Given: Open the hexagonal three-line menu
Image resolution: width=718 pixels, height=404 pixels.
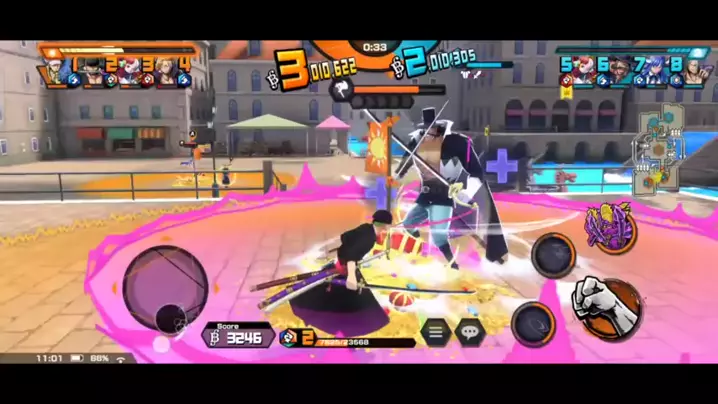Looking at the screenshot, I should point(435,332).
